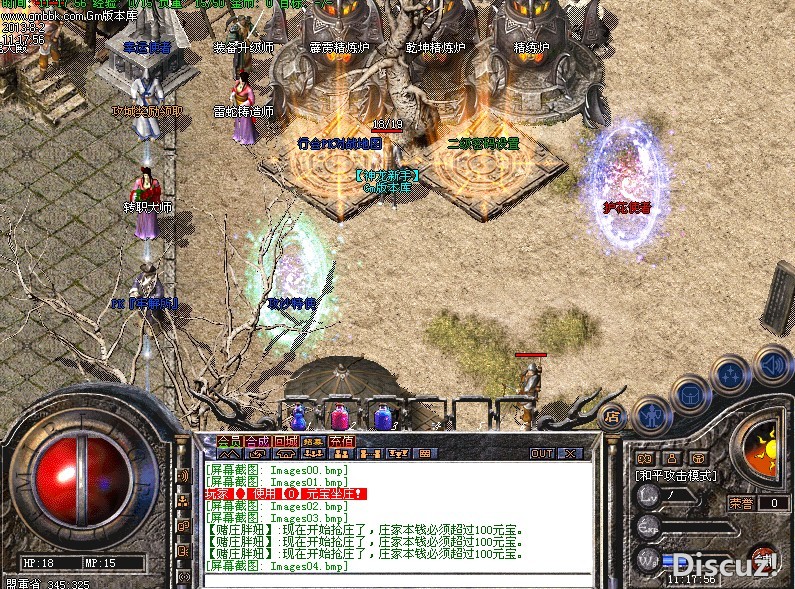Click the group network icon beside chat
Image resolution: width=795 pixels, height=589 pixels.
[184, 500]
